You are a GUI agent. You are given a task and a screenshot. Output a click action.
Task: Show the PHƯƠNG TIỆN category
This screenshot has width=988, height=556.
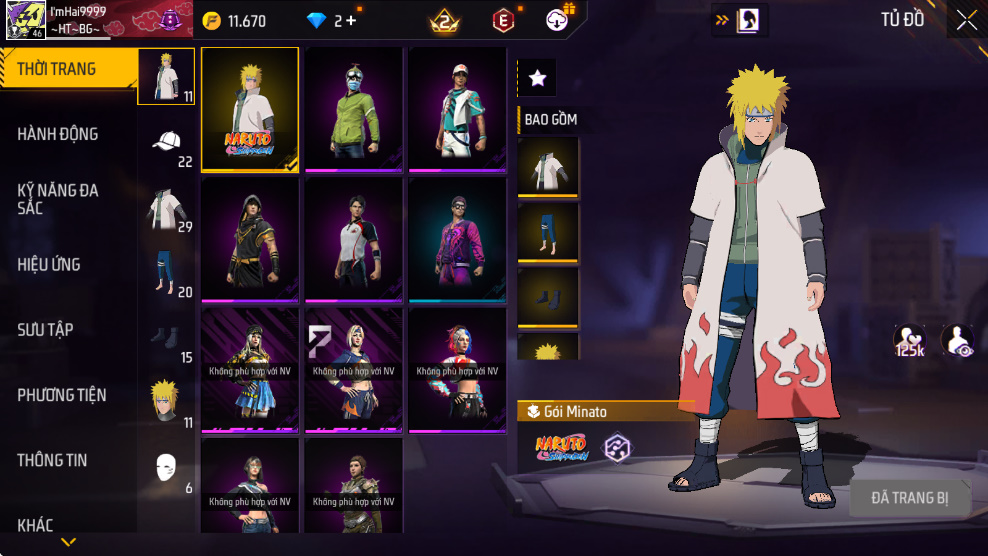[62, 395]
